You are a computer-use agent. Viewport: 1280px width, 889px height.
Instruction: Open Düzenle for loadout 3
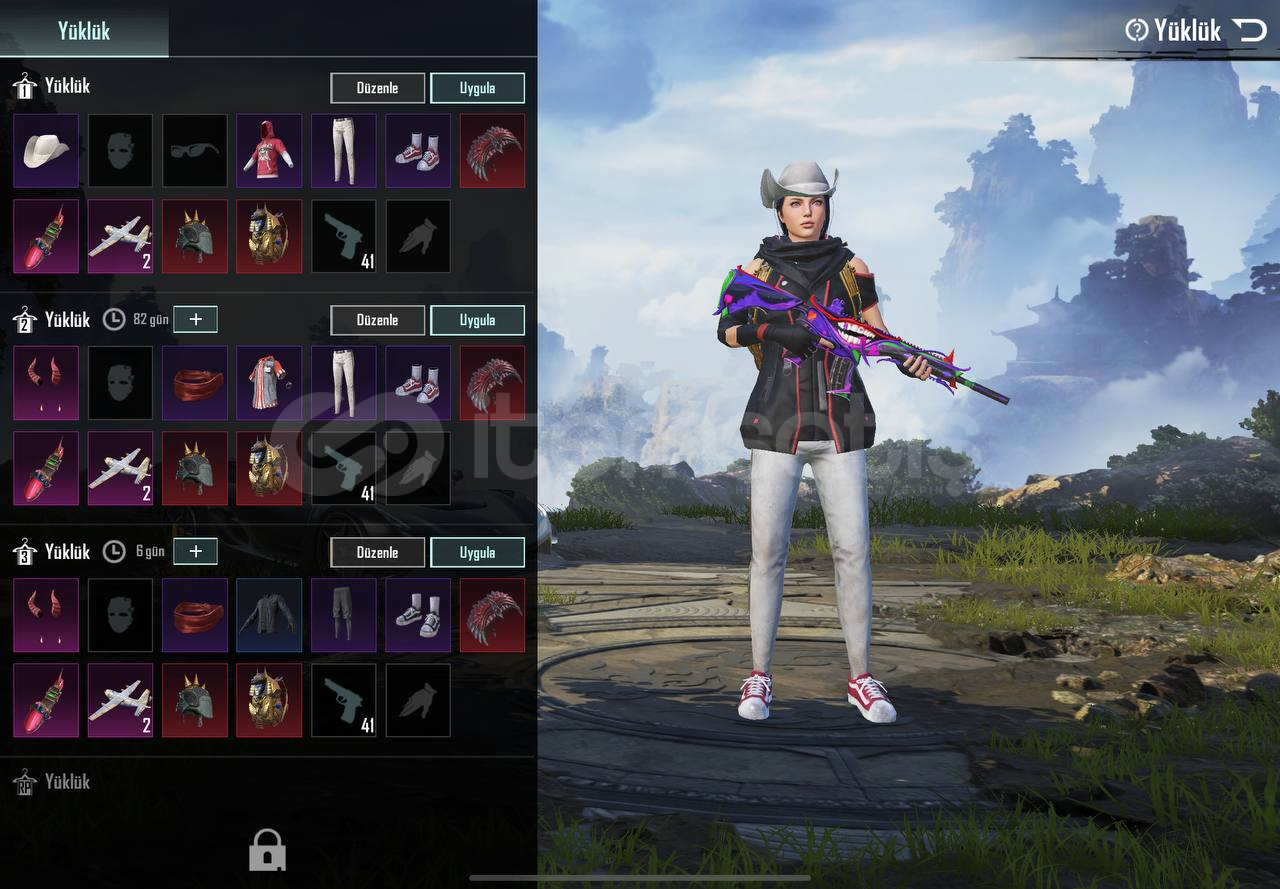tap(377, 552)
